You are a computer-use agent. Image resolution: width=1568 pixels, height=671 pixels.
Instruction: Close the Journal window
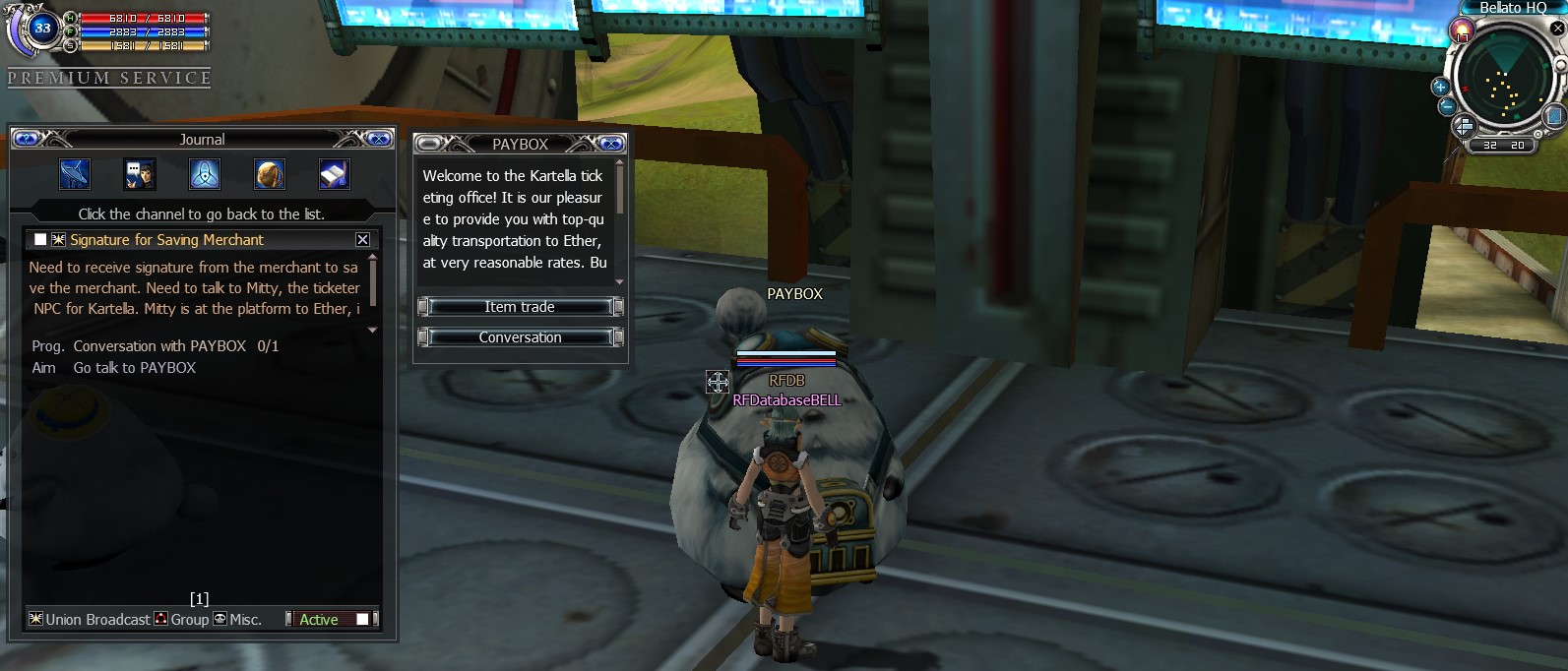tap(379, 139)
